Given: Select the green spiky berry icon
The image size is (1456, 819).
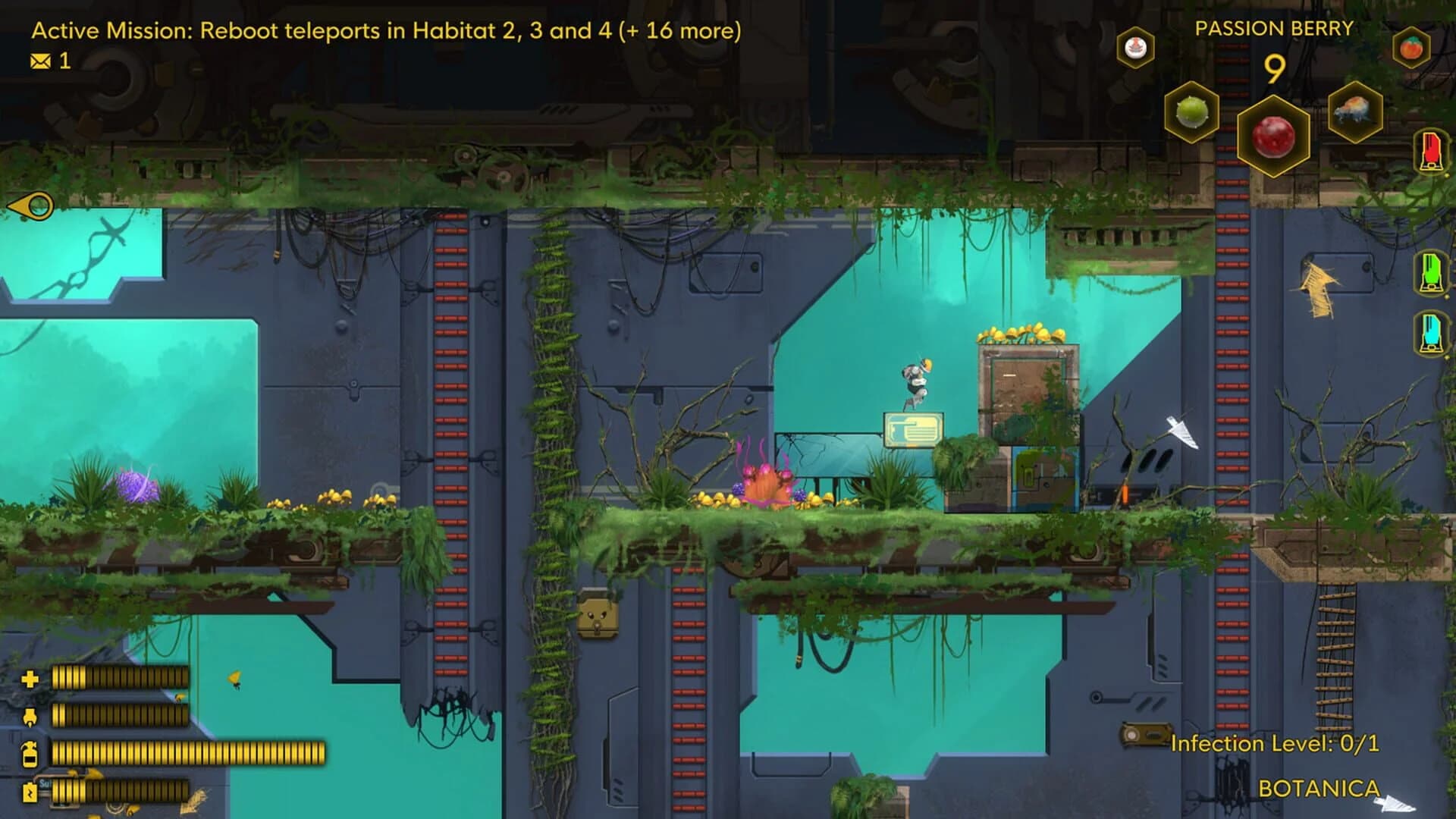Looking at the screenshot, I should click(1194, 112).
